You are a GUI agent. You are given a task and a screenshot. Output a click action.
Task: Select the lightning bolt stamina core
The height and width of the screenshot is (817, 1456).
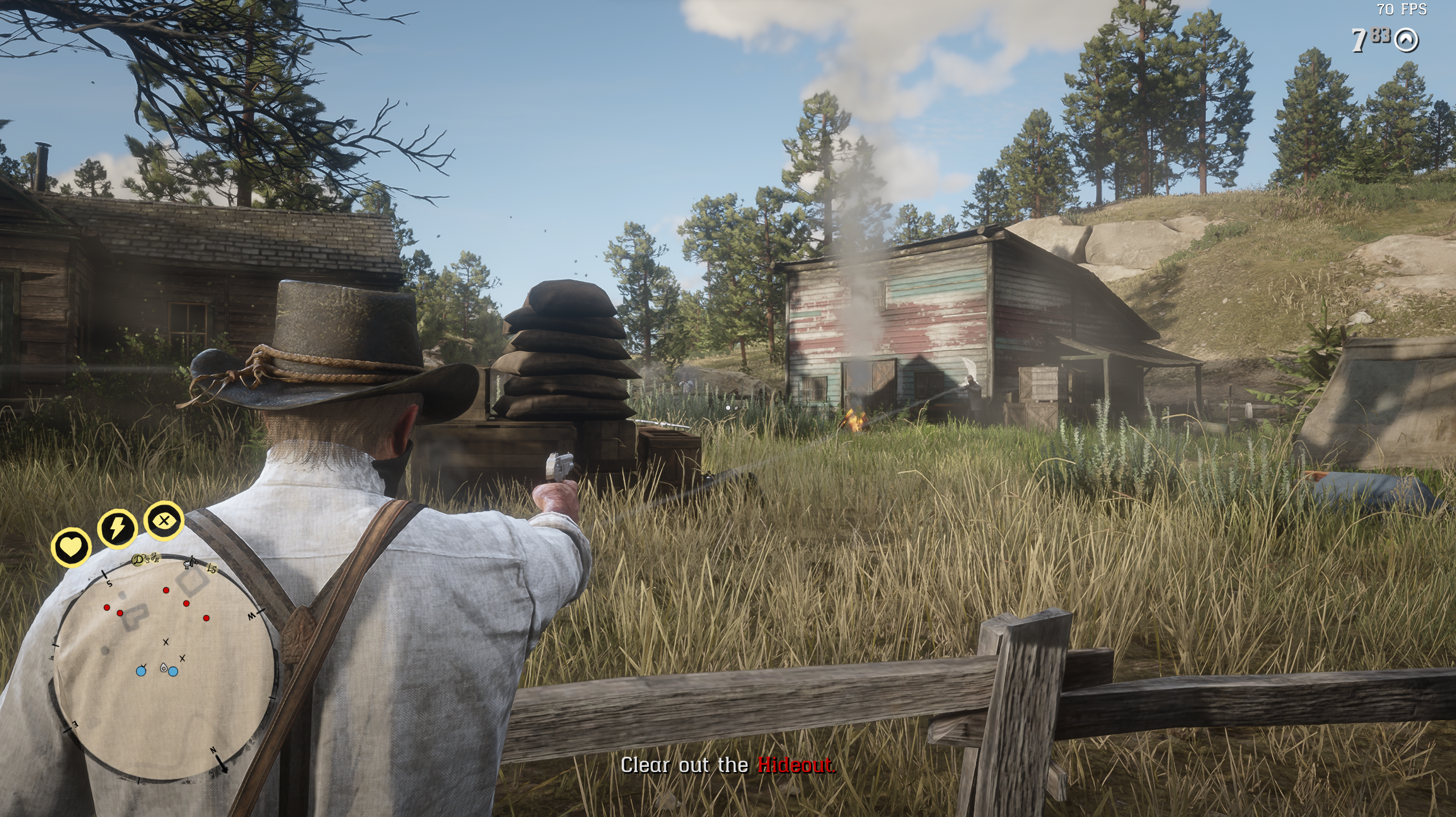(x=117, y=528)
